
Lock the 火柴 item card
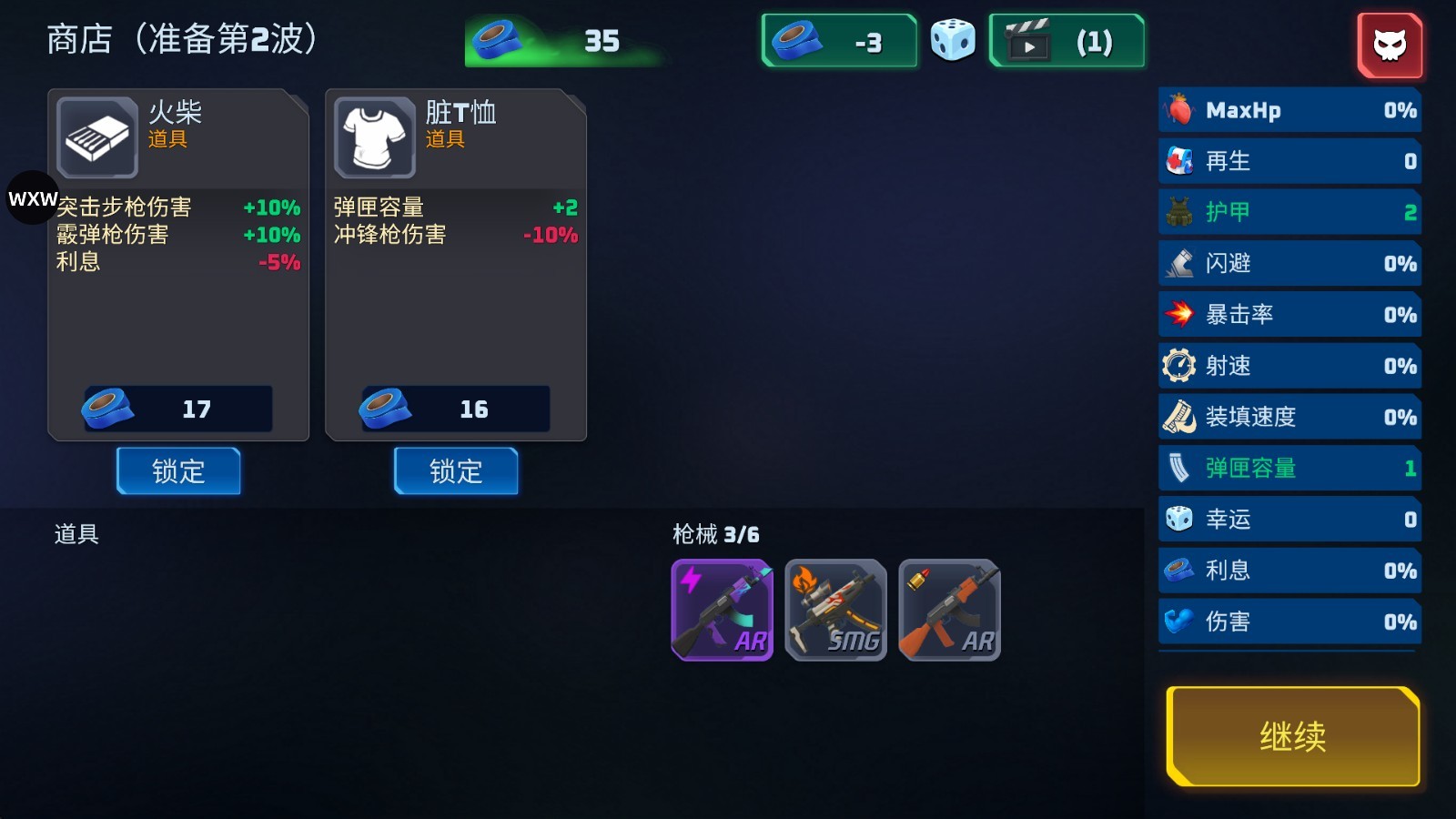coord(178,471)
